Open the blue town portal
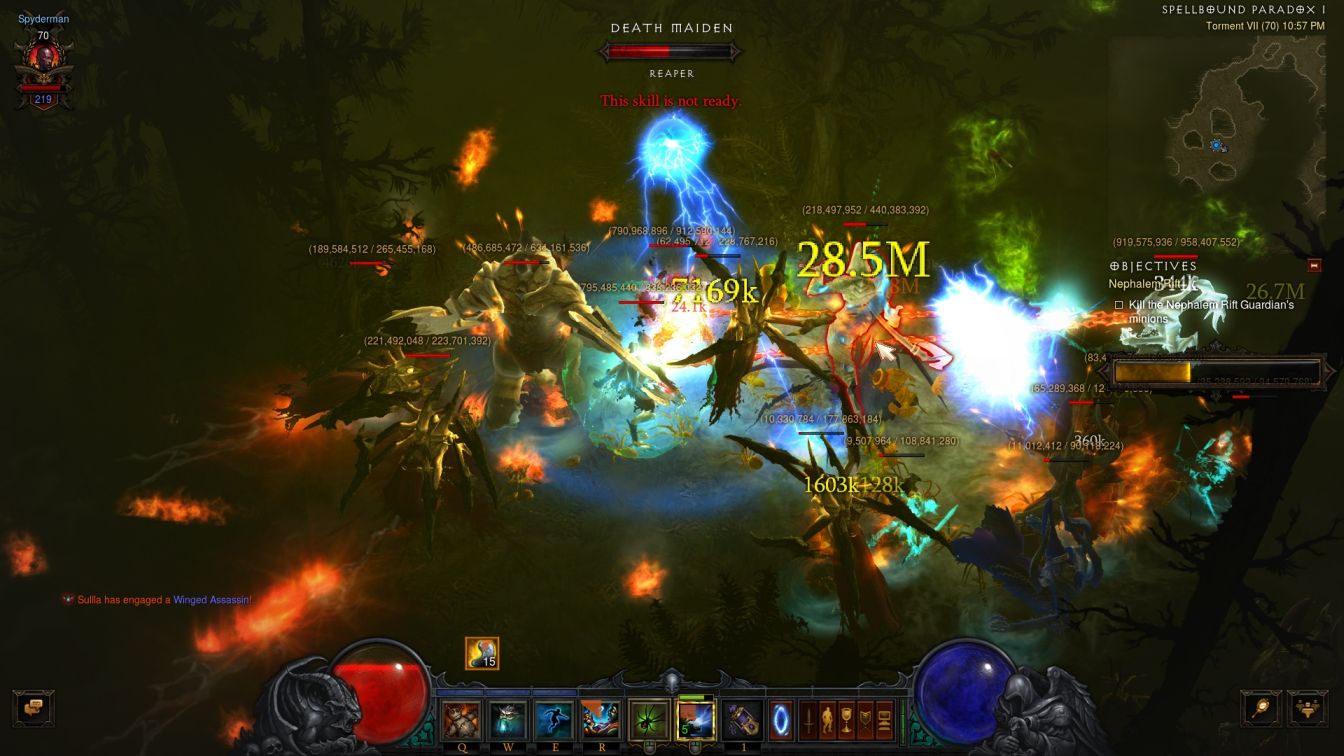Viewport: 1344px width, 756px height. [781, 720]
